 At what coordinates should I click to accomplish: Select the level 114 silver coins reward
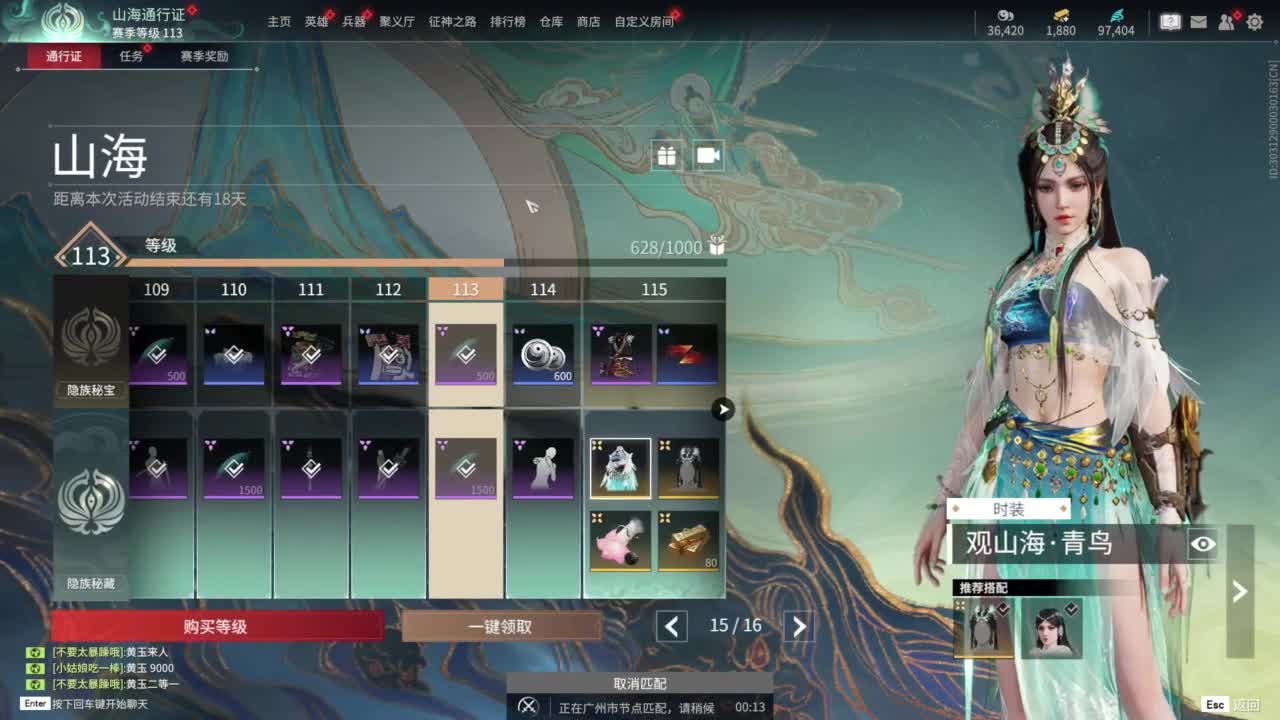pyautogui.click(x=543, y=353)
